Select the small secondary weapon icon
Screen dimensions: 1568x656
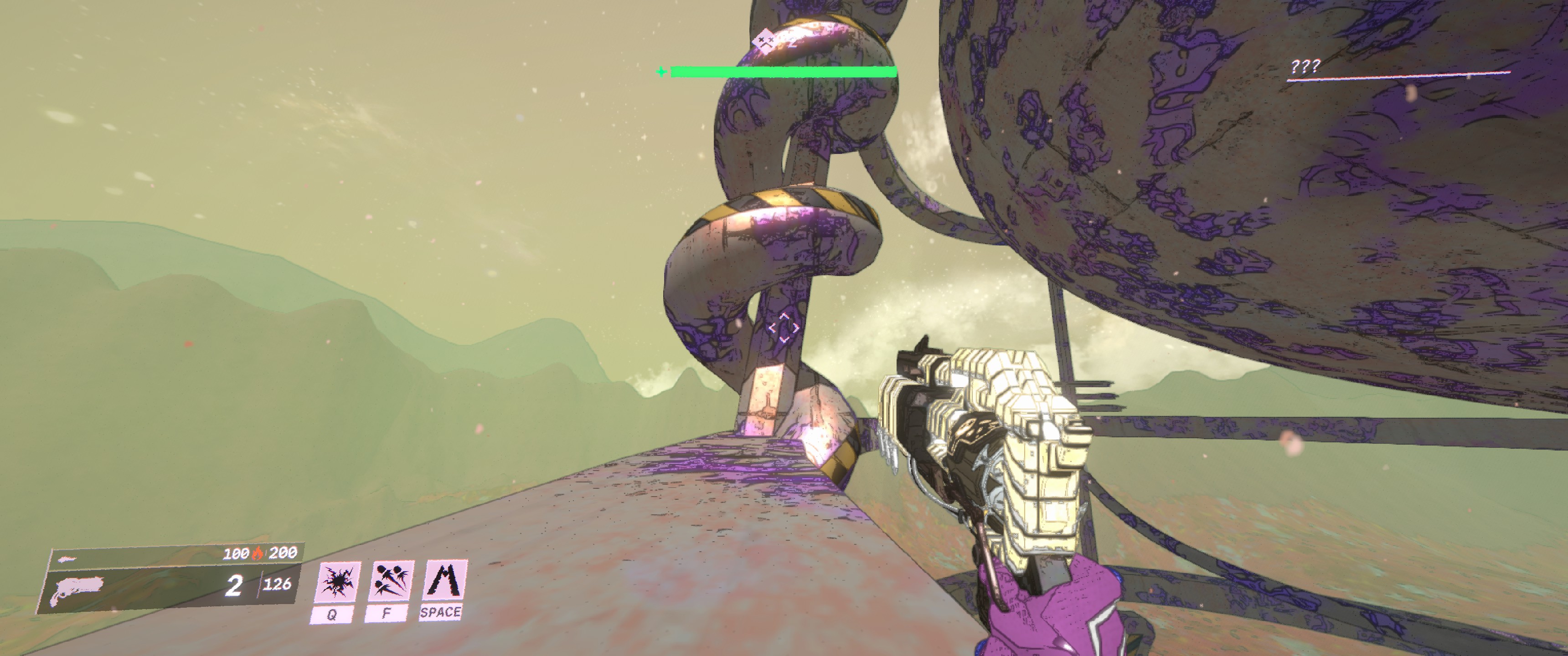[67, 559]
